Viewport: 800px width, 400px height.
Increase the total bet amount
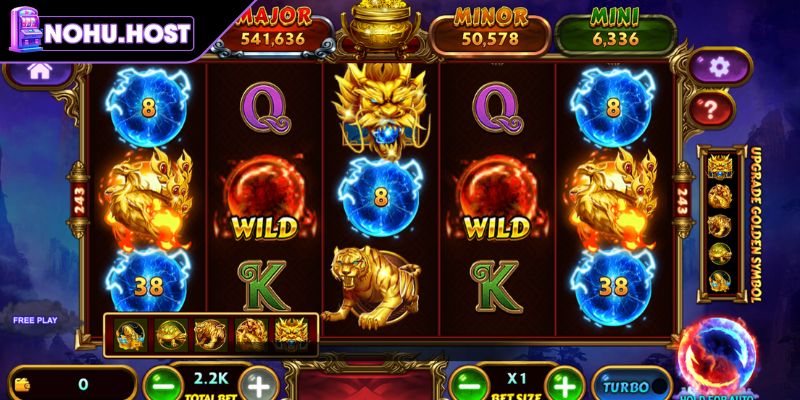pyautogui.click(x=258, y=385)
